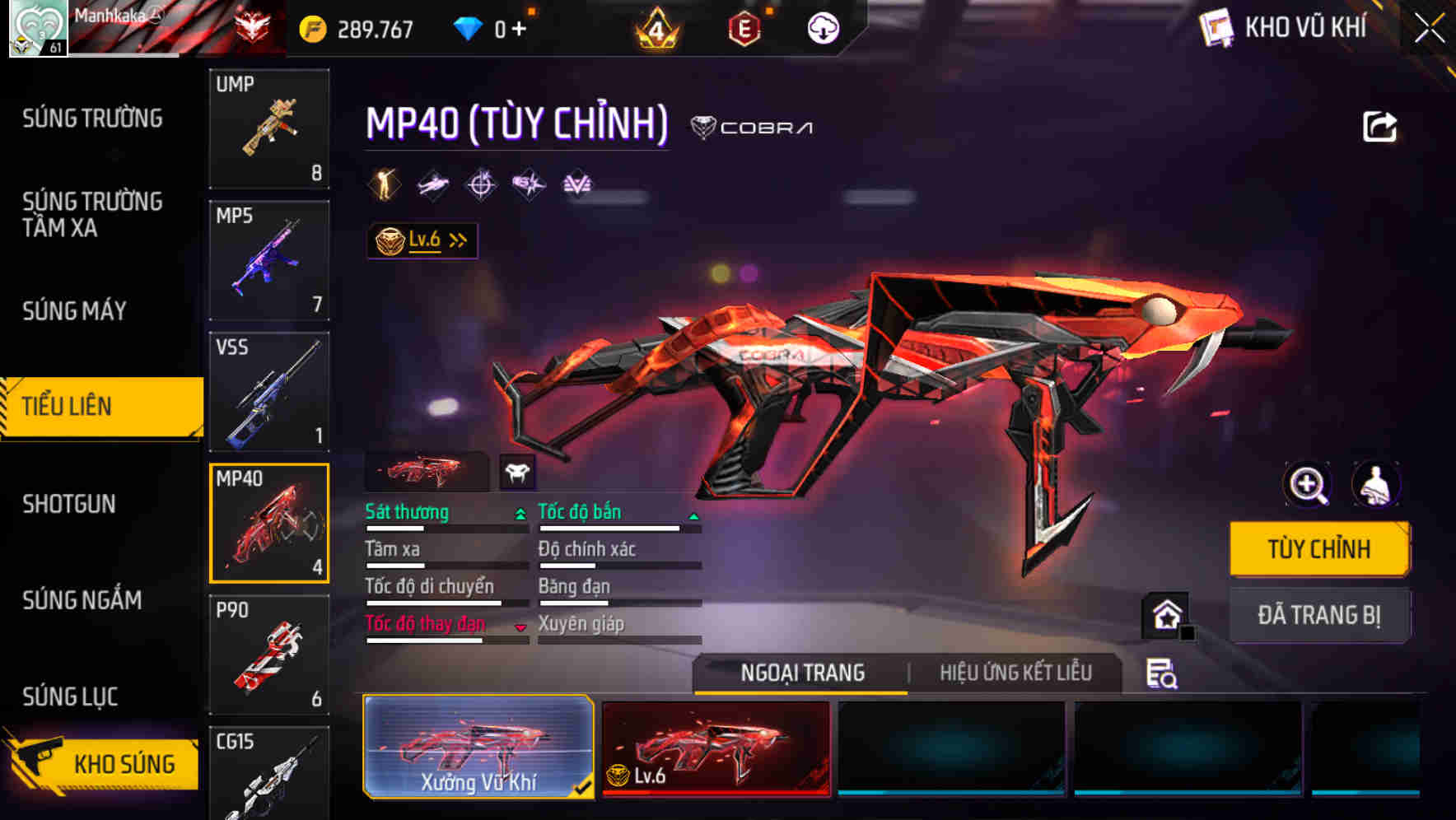
Task: Open Kho Vũ Khí via the book icon
Action: pos(1215,27)
